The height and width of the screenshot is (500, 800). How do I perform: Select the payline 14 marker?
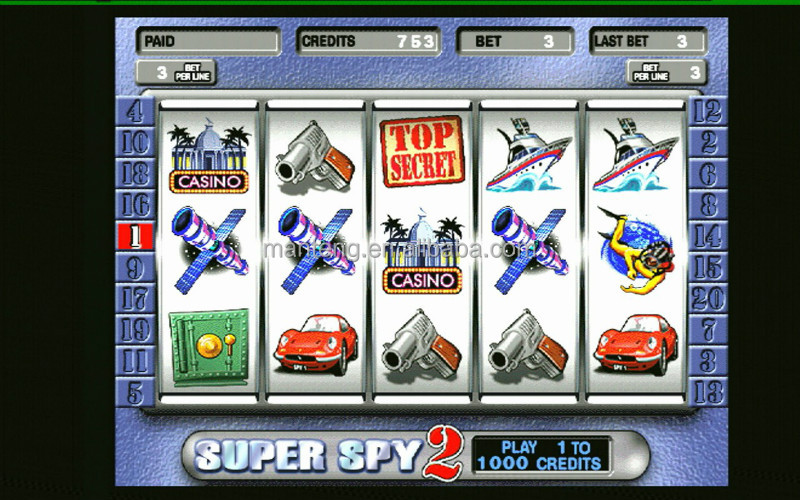coord(707,236)
